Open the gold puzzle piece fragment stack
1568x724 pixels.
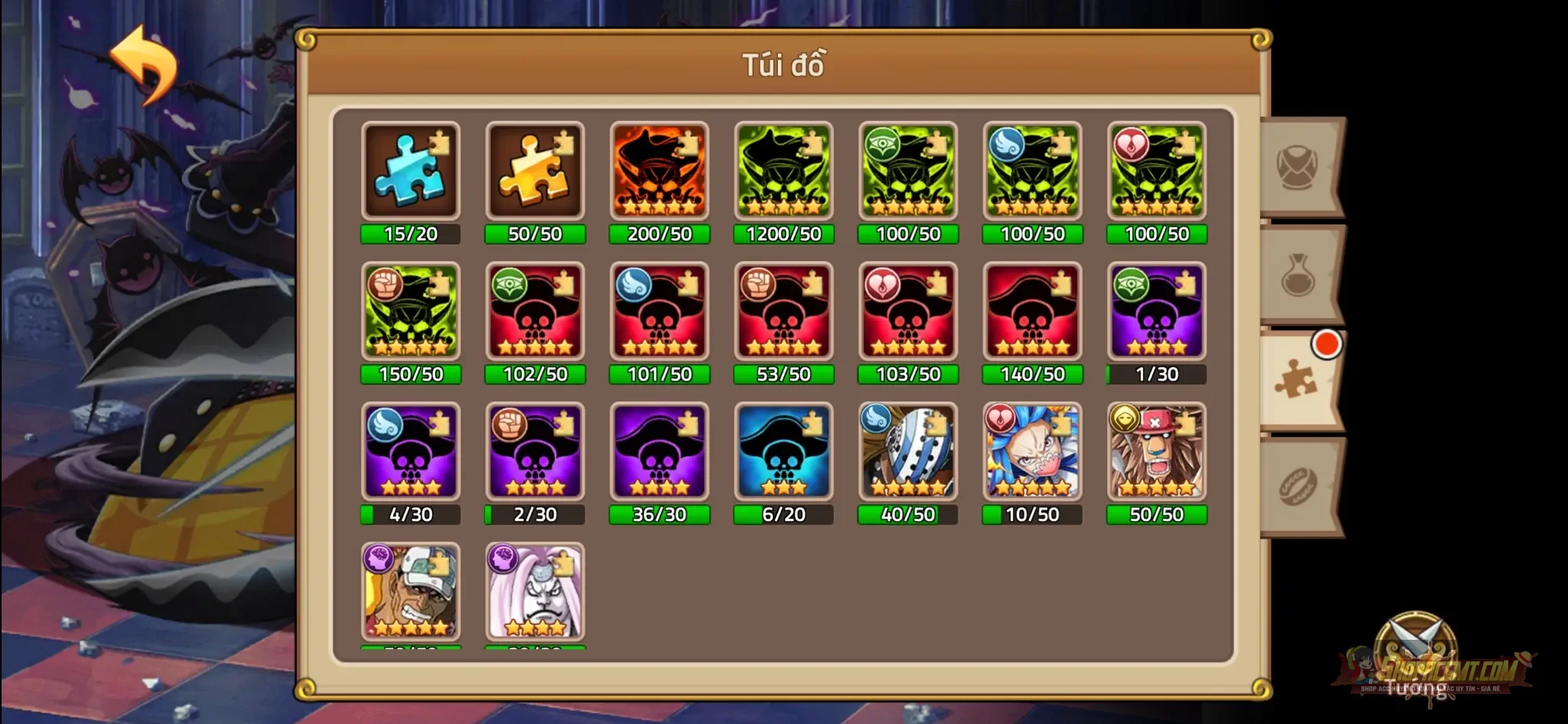535,170
